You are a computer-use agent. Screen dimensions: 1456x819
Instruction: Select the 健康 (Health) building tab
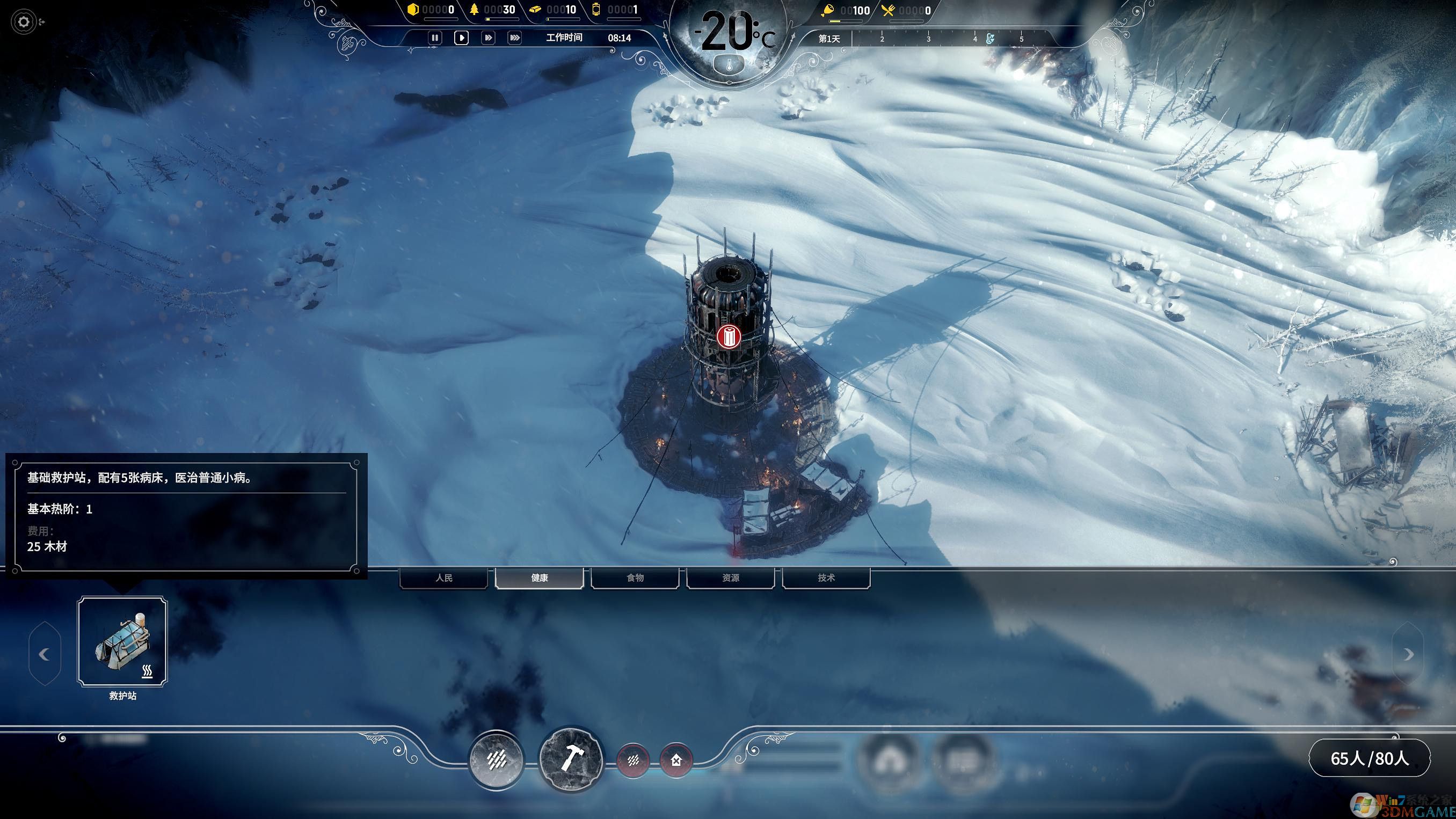[539, 577]
